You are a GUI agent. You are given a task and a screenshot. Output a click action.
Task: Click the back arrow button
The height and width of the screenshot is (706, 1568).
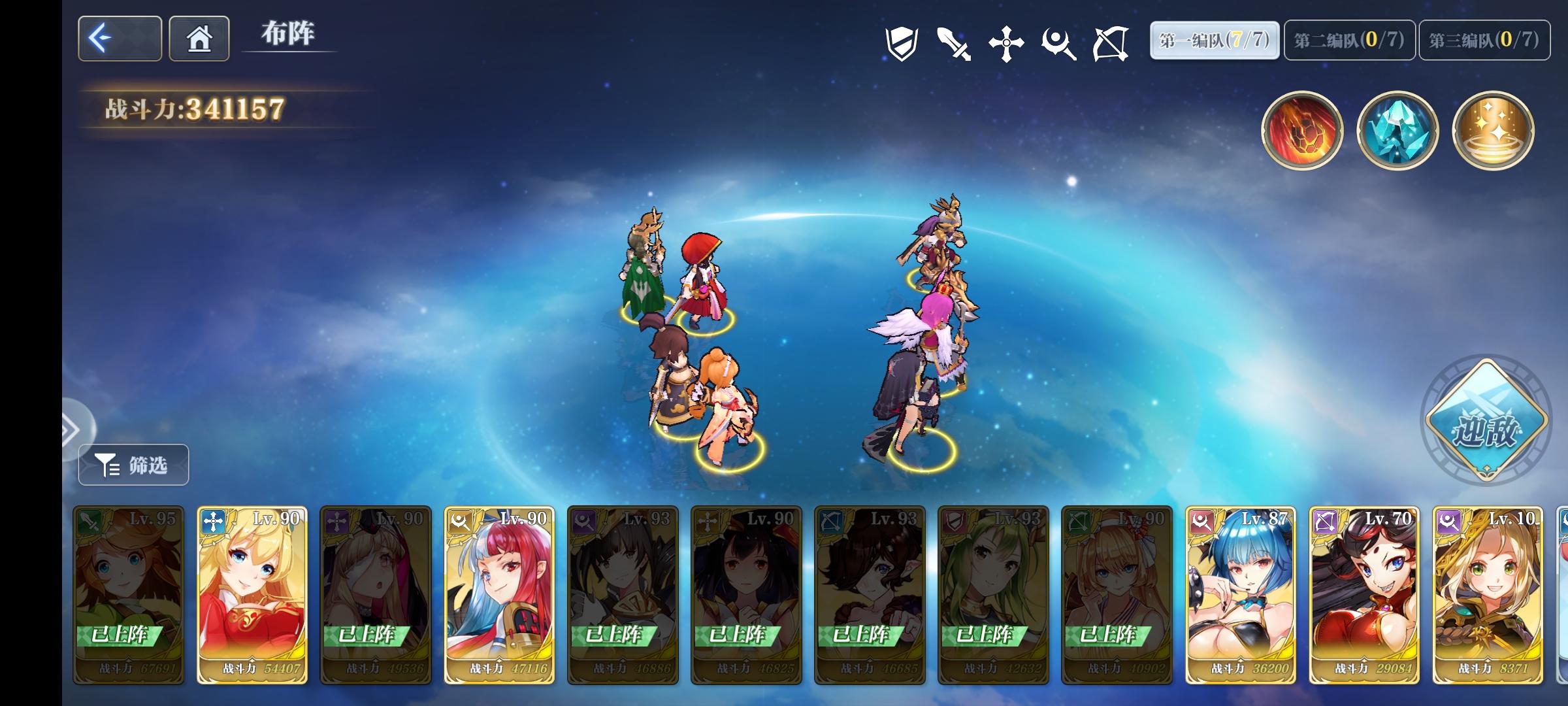pos(119,39)
